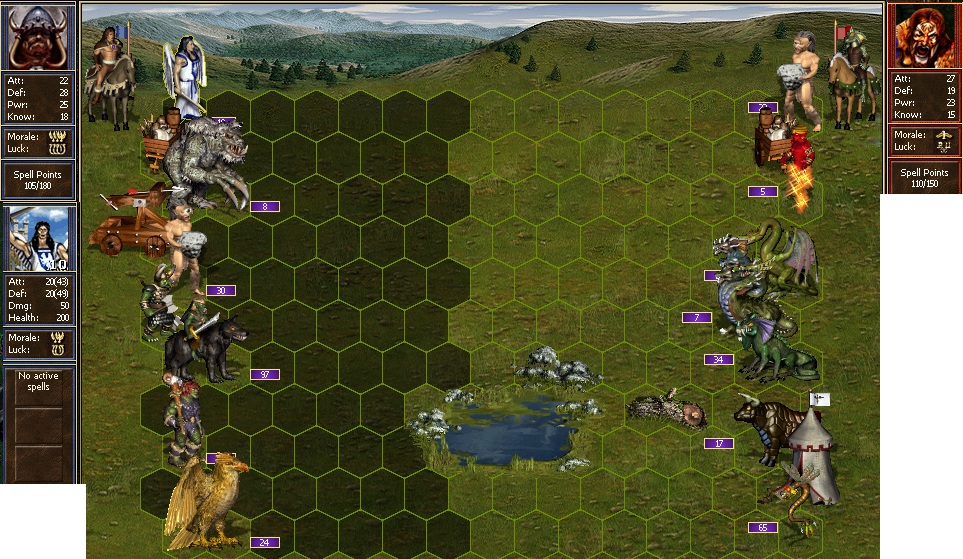This screenshot has height=559, width=963.
Task: Click the red-haired defender hero portrait
Action: (922, 36)
